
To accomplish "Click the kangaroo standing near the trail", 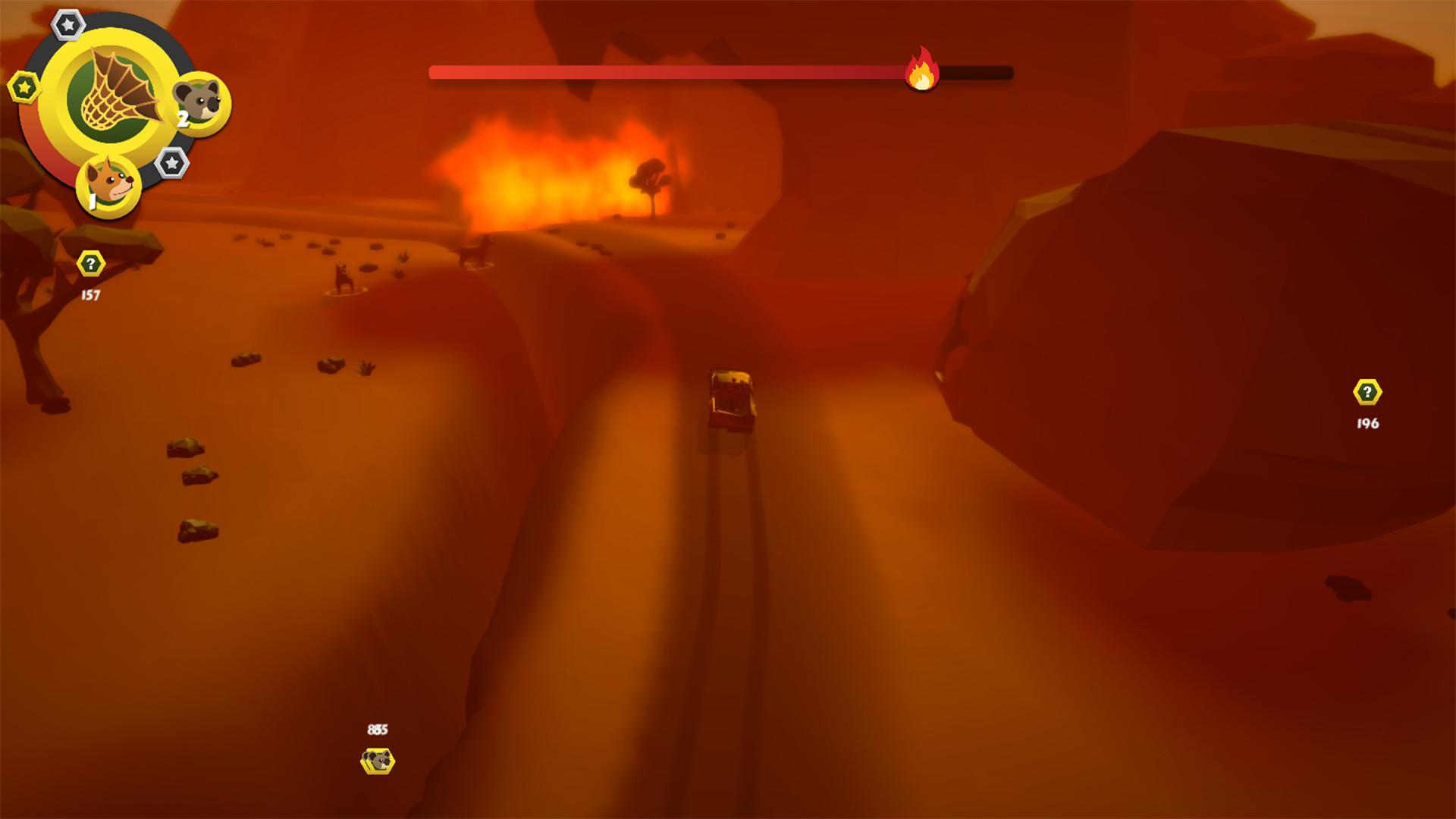I will click(x=341, y=277).
